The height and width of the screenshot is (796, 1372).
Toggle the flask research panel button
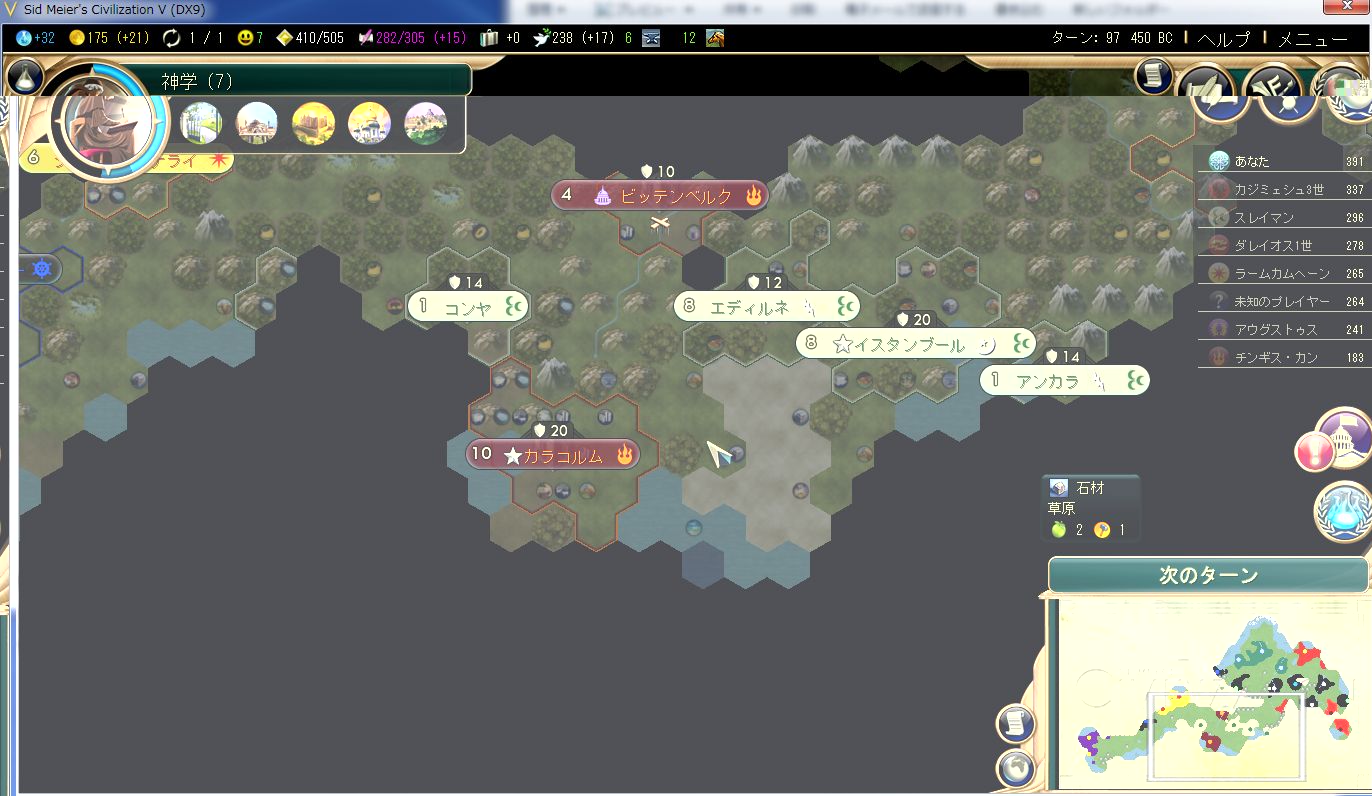(25, 77)
